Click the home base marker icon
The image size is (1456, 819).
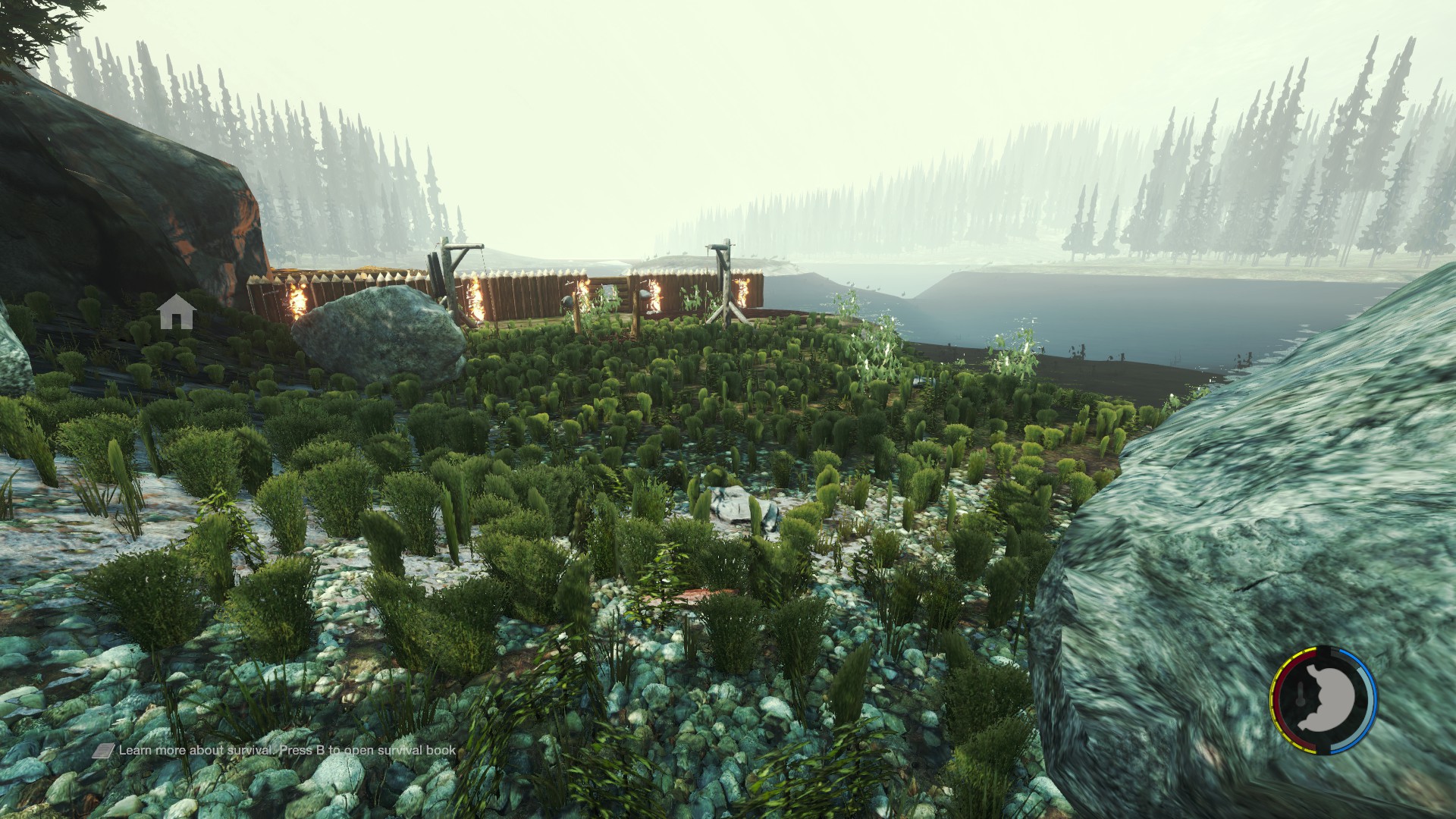pyautogui.click(x=177, y=312)
